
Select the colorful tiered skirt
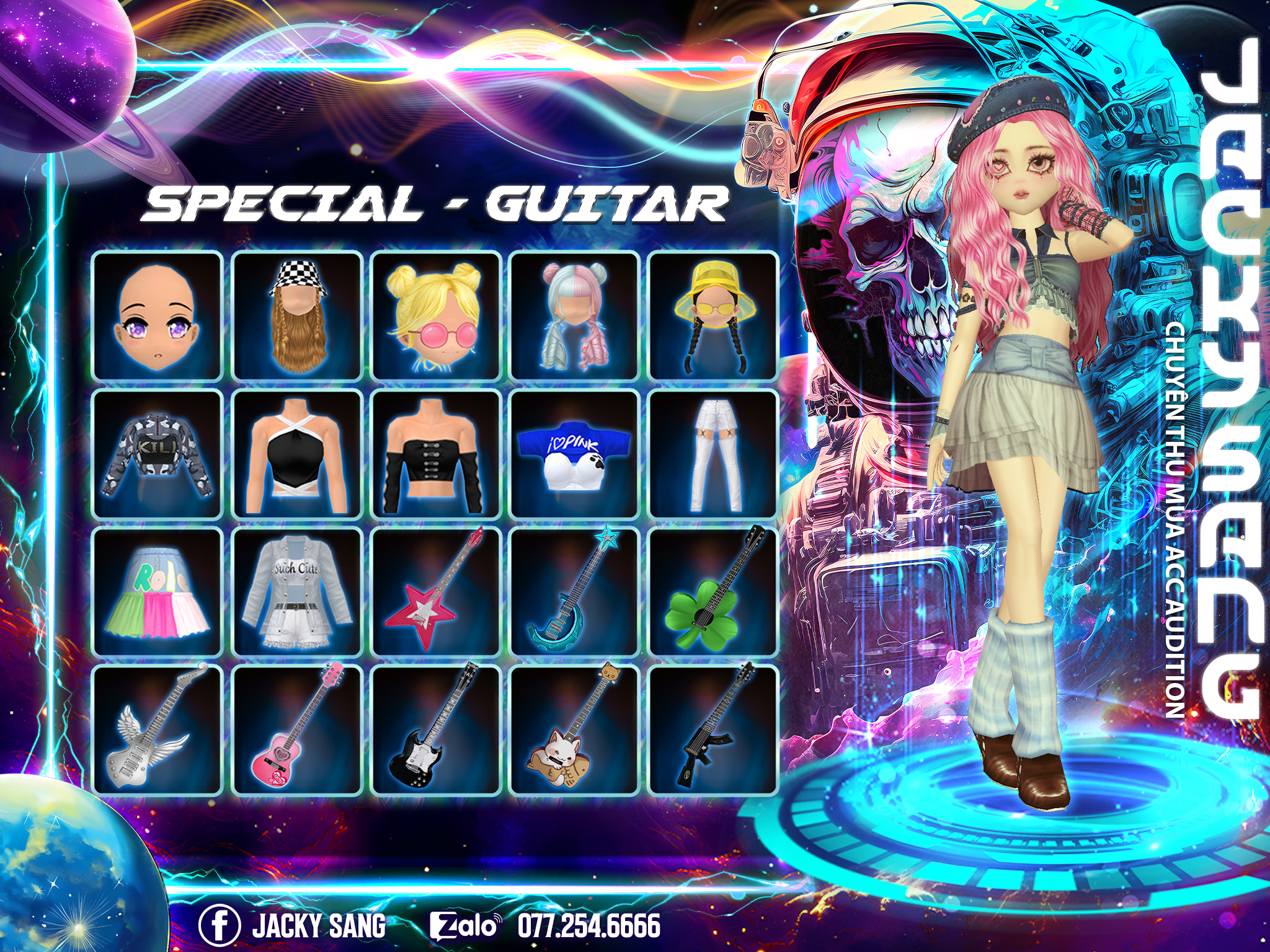(158, 593)
